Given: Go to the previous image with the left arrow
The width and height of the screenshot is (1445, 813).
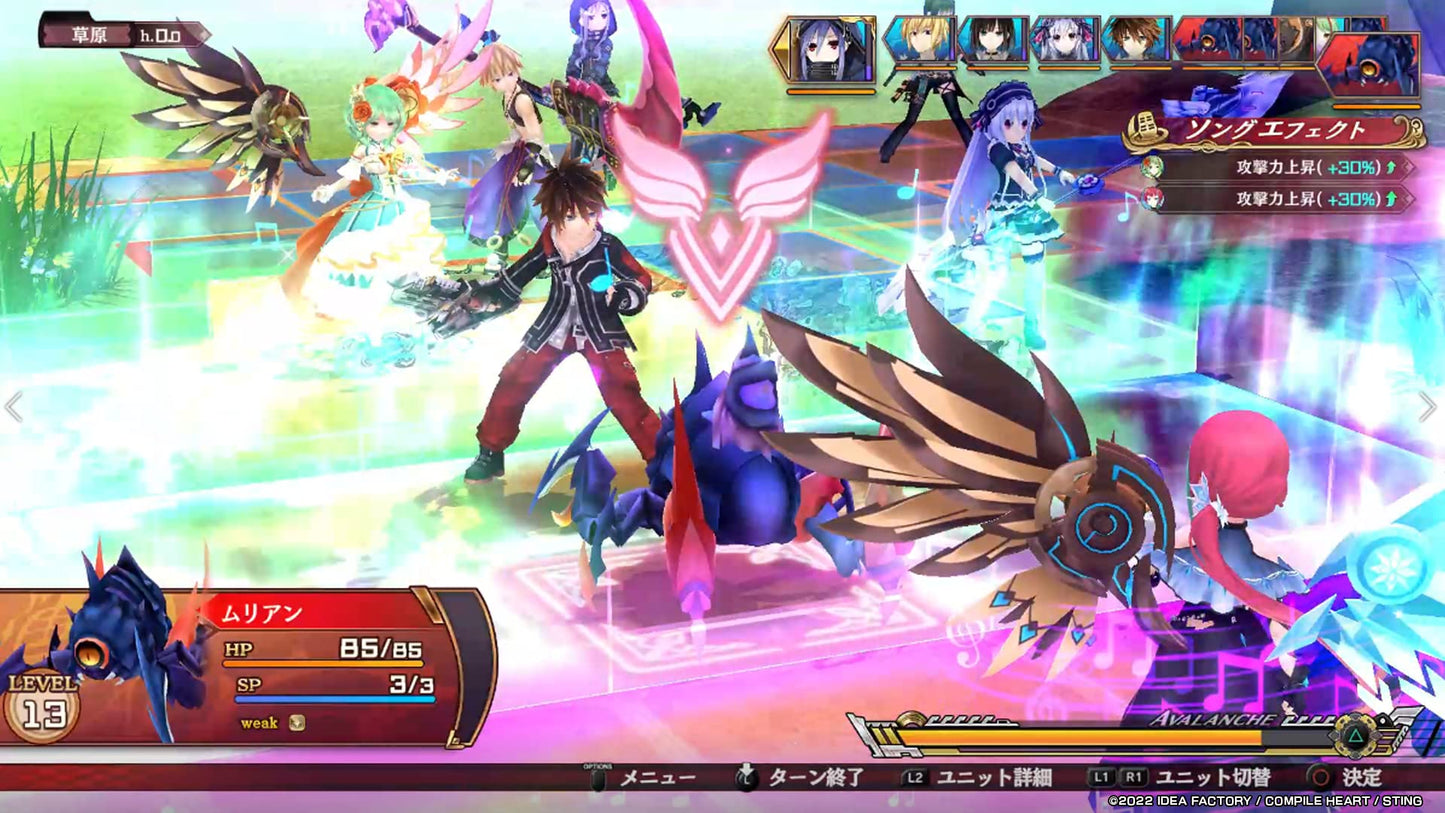Looking at the screenshot, I should [14, 406].
